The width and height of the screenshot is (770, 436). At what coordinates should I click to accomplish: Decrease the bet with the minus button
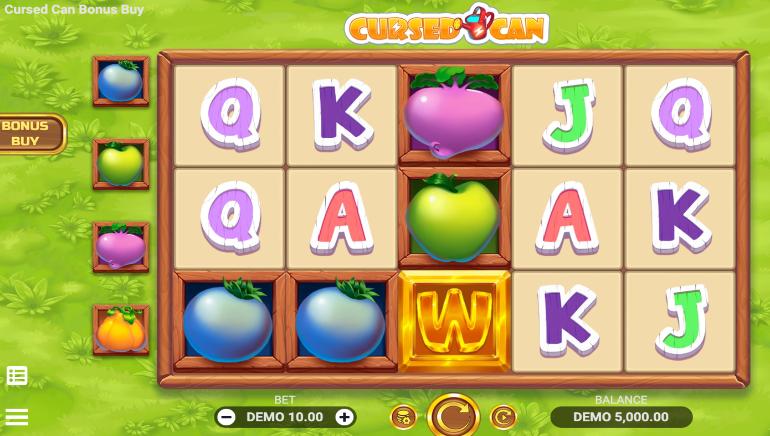227,417
